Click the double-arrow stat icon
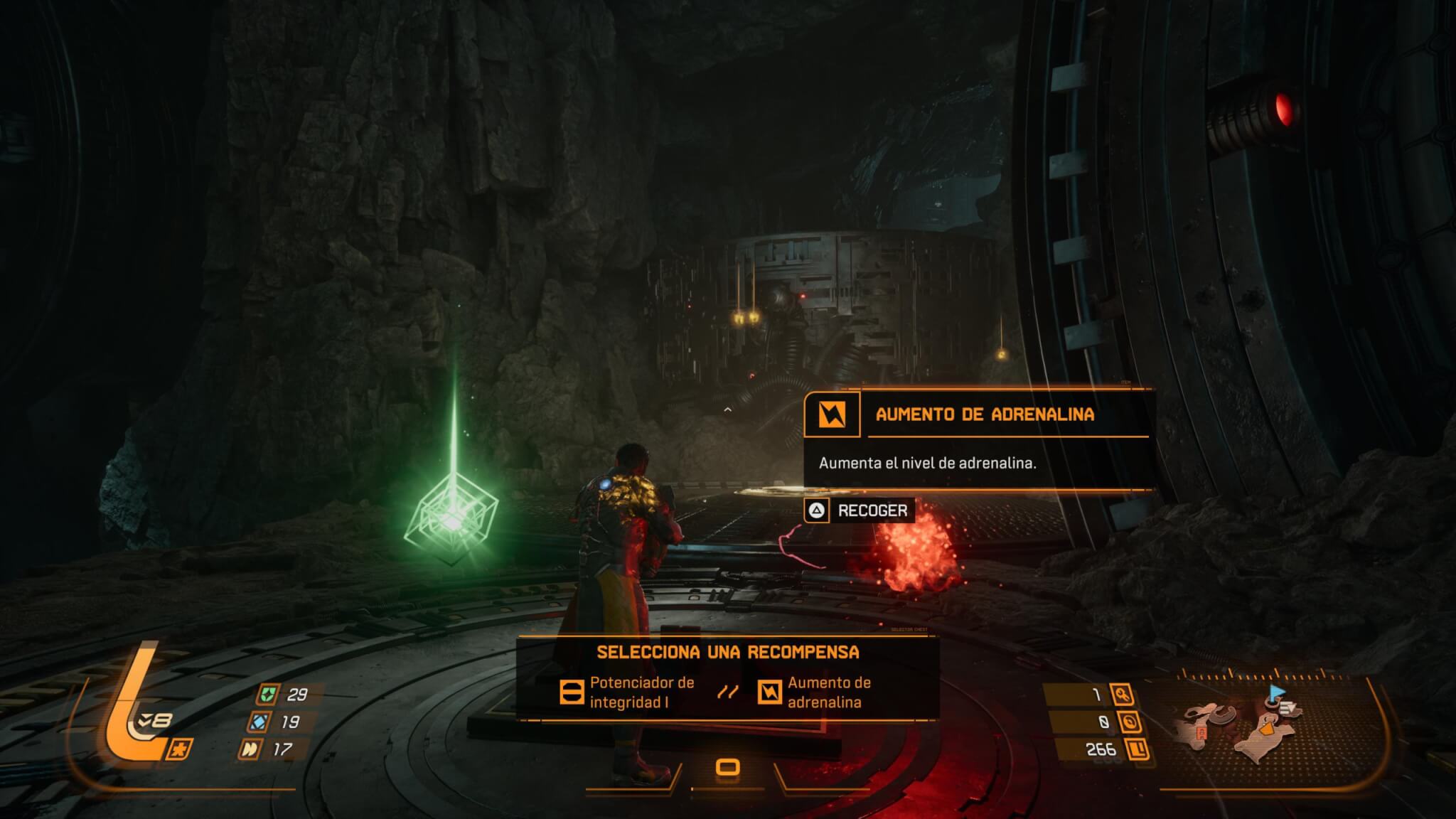This screenshot has width=1456, height=819. tap(250, 749)
